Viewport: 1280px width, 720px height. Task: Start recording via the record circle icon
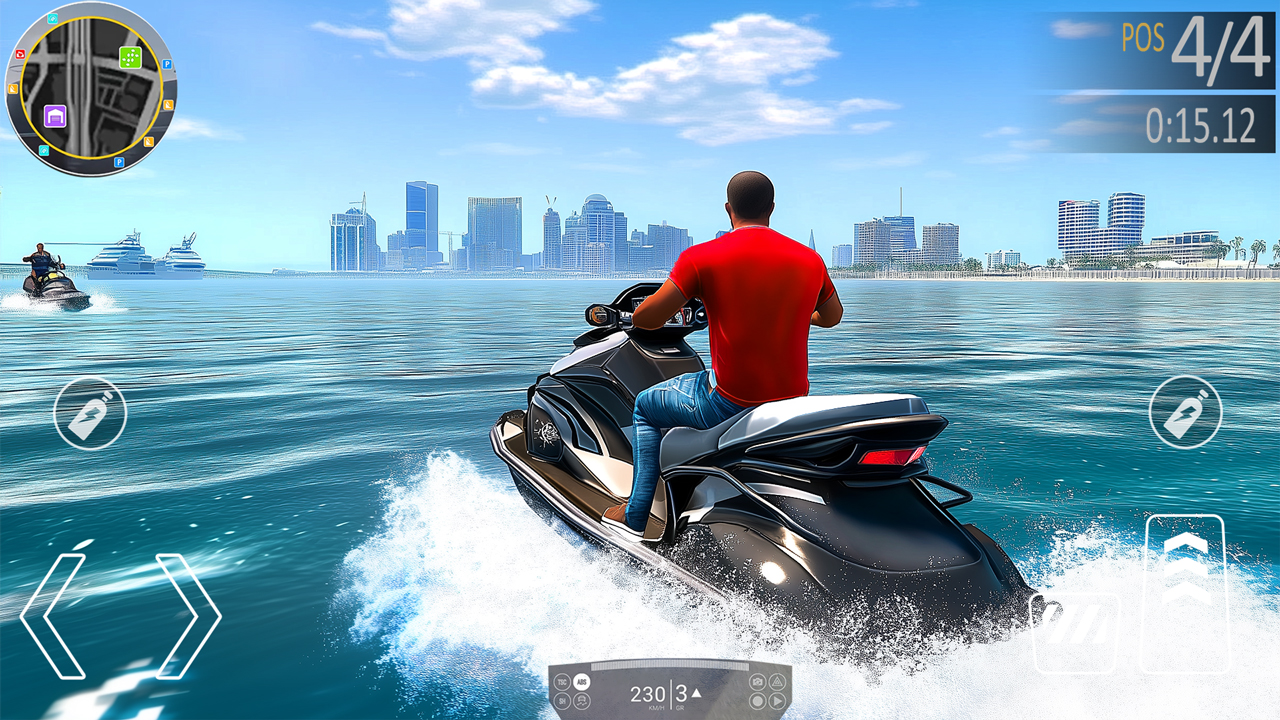(x=757, y=700)
